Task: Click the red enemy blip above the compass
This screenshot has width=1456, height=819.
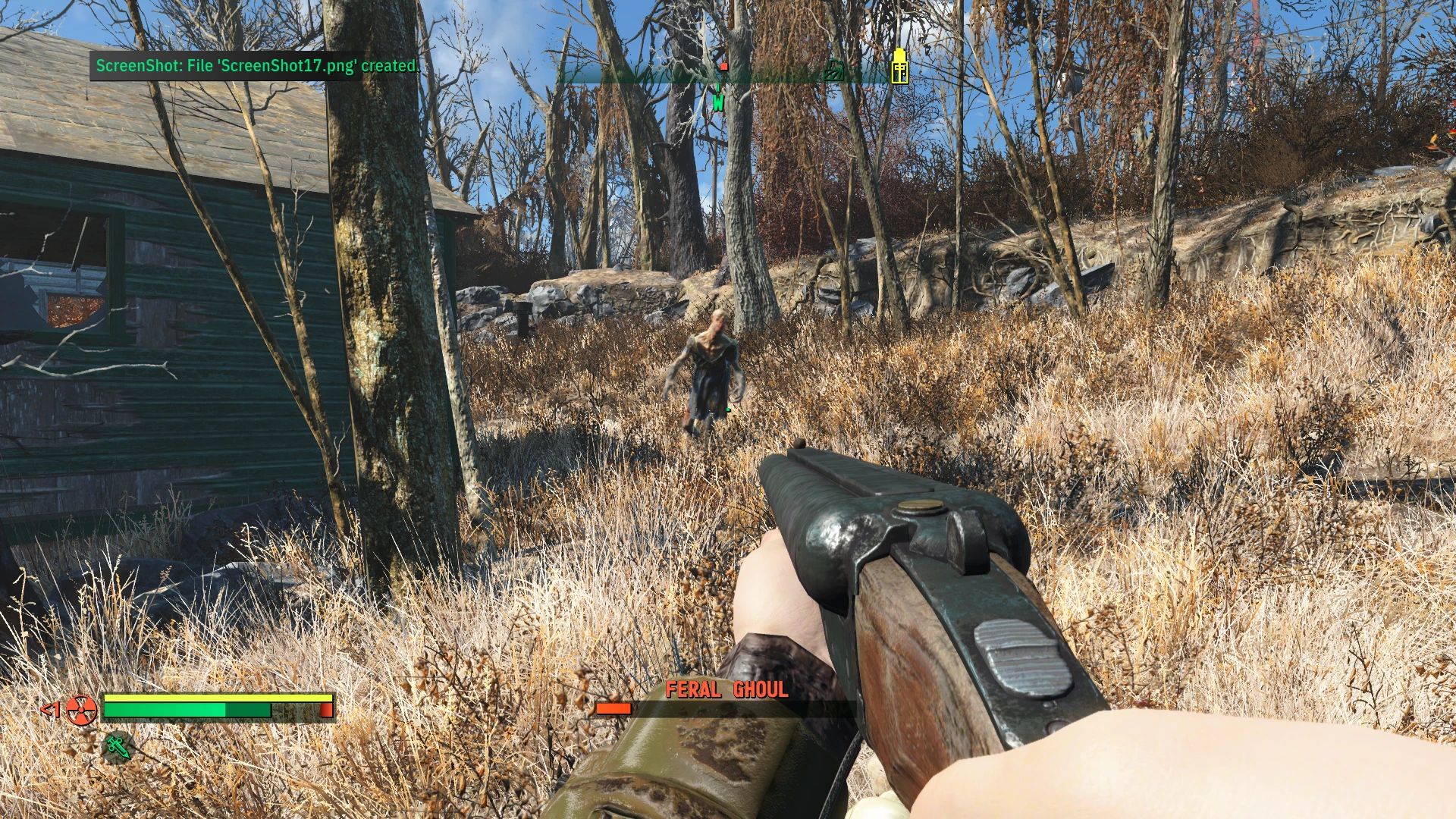Action: pos(724,67)
